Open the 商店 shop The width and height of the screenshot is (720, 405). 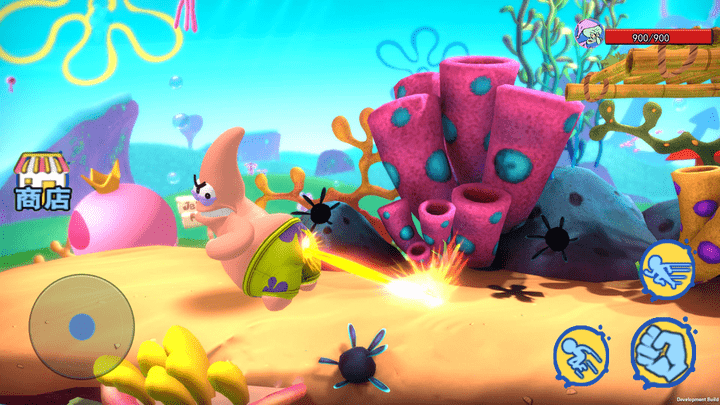[x=42, y=182]
